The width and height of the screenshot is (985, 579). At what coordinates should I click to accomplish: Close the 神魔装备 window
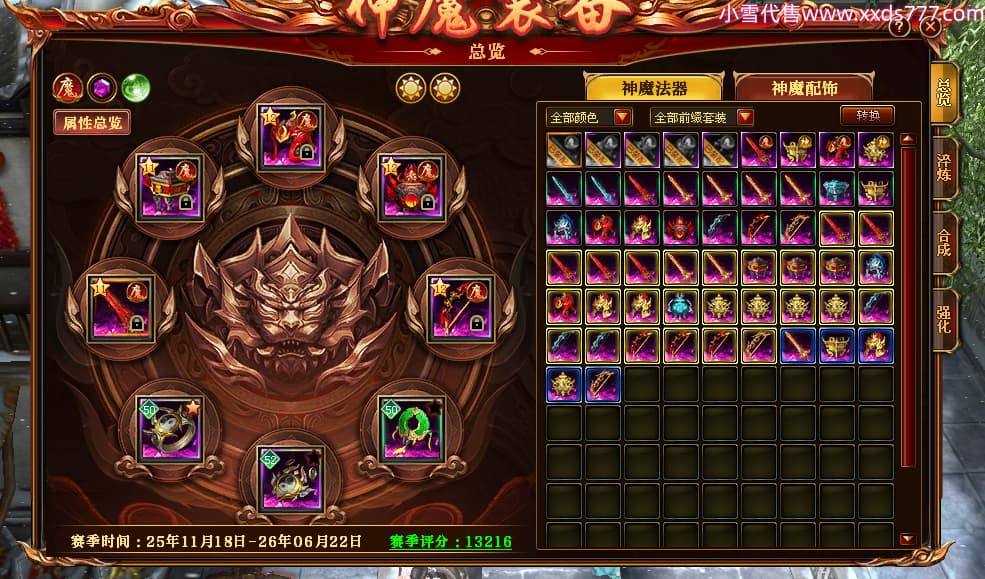click(930, 28)
